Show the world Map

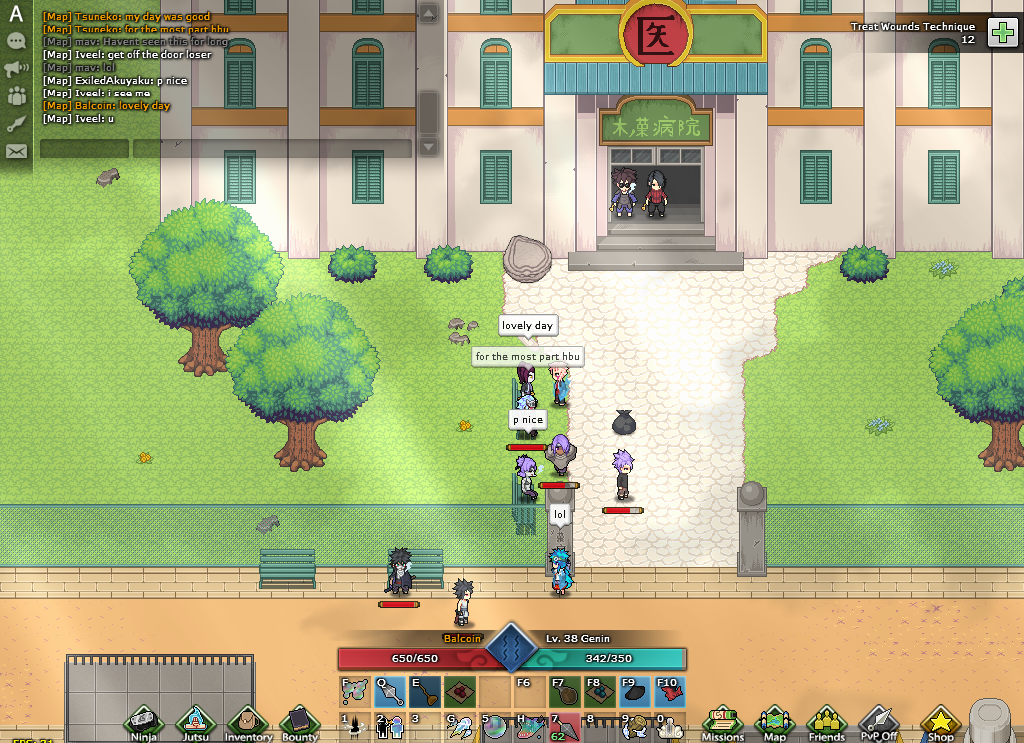tap(775, 722)
